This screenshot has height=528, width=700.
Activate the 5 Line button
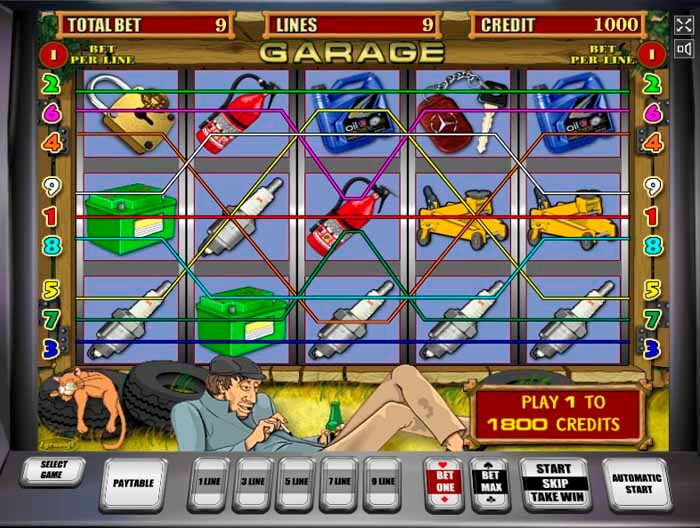coord(296,482)
